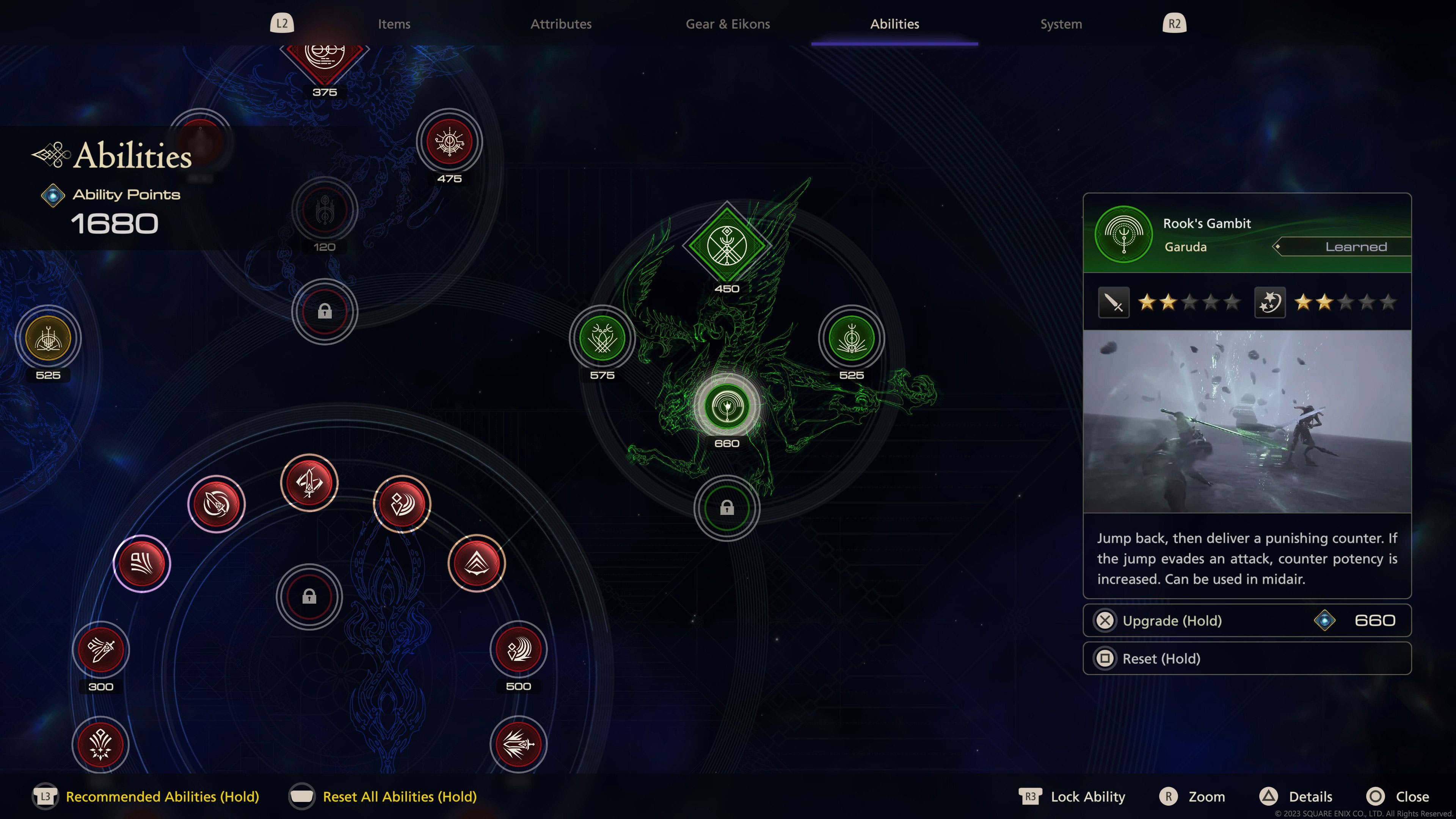This screenshot has width=1456, height=819.
Task: Select the green Garuda ability costing 575
Action: point(602,339)
